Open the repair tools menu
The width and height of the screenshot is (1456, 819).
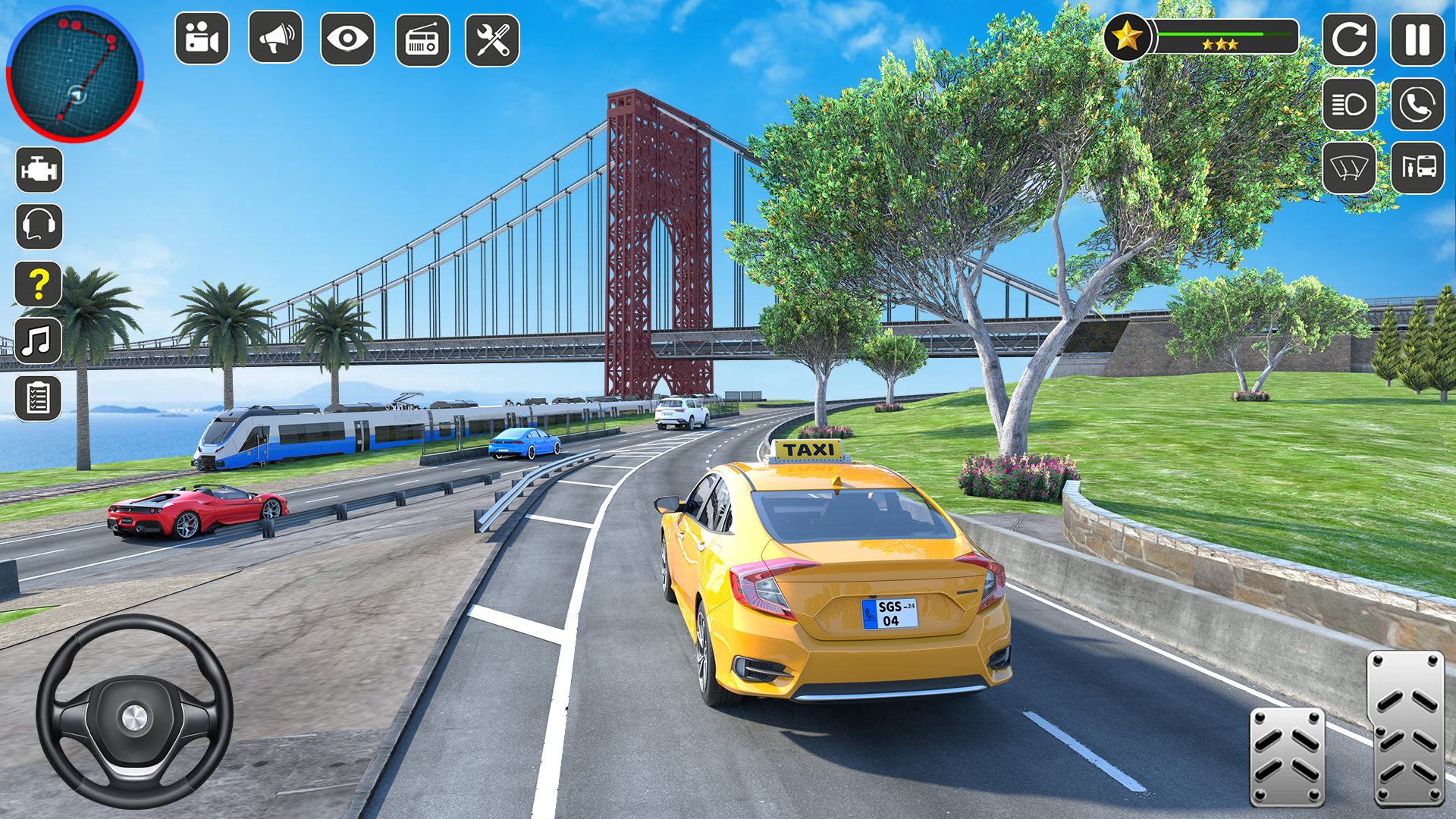pyautogui.click(x=492, y=39)
